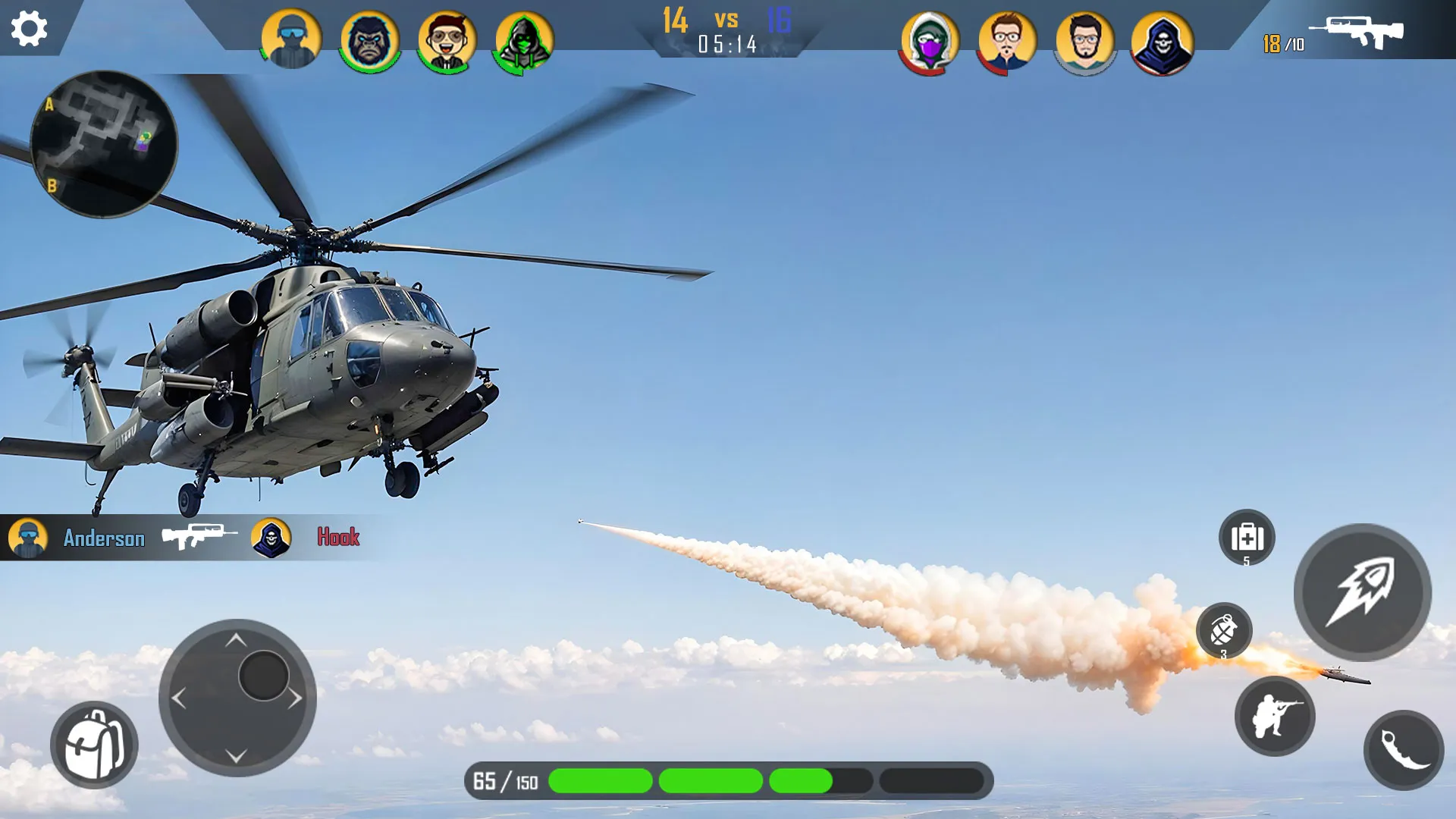1456x819 pixels.
Task: Tap Hook's name in the kill feed
Action: click(x=337, y=537)
